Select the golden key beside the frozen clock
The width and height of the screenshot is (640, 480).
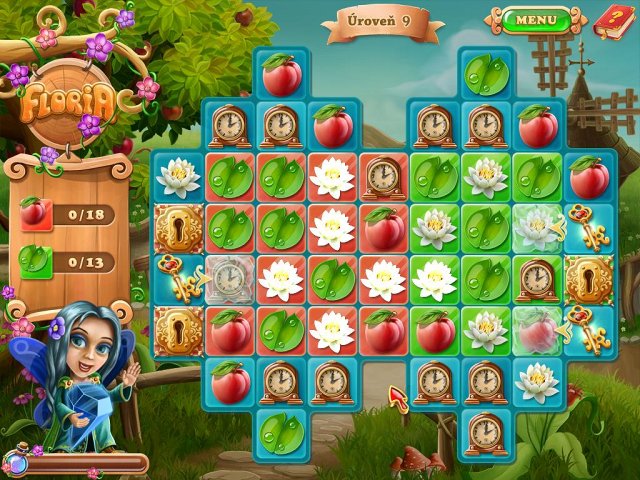(x=177, y=280)
